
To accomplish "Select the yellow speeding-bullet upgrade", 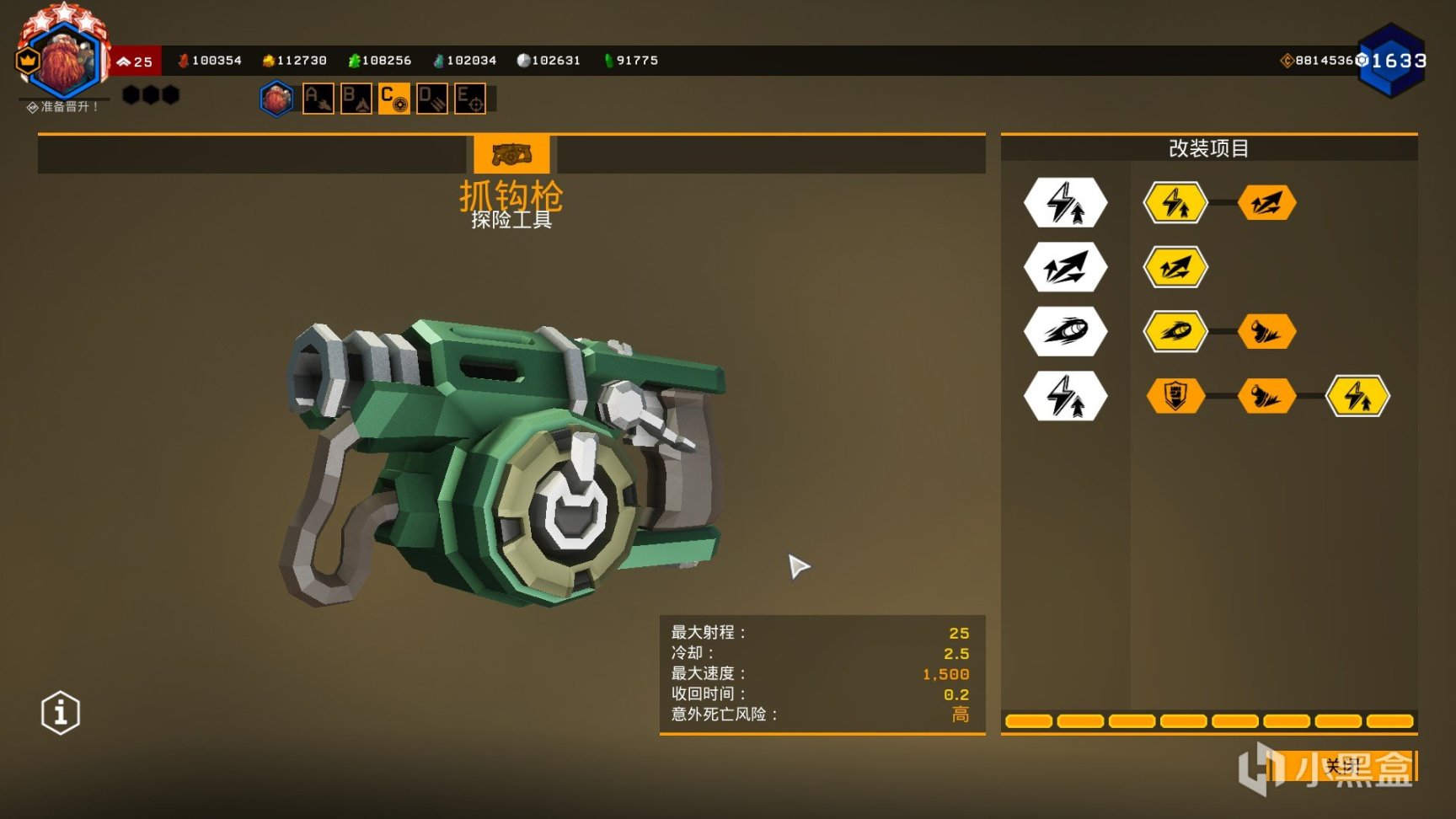I will 1175,332.
